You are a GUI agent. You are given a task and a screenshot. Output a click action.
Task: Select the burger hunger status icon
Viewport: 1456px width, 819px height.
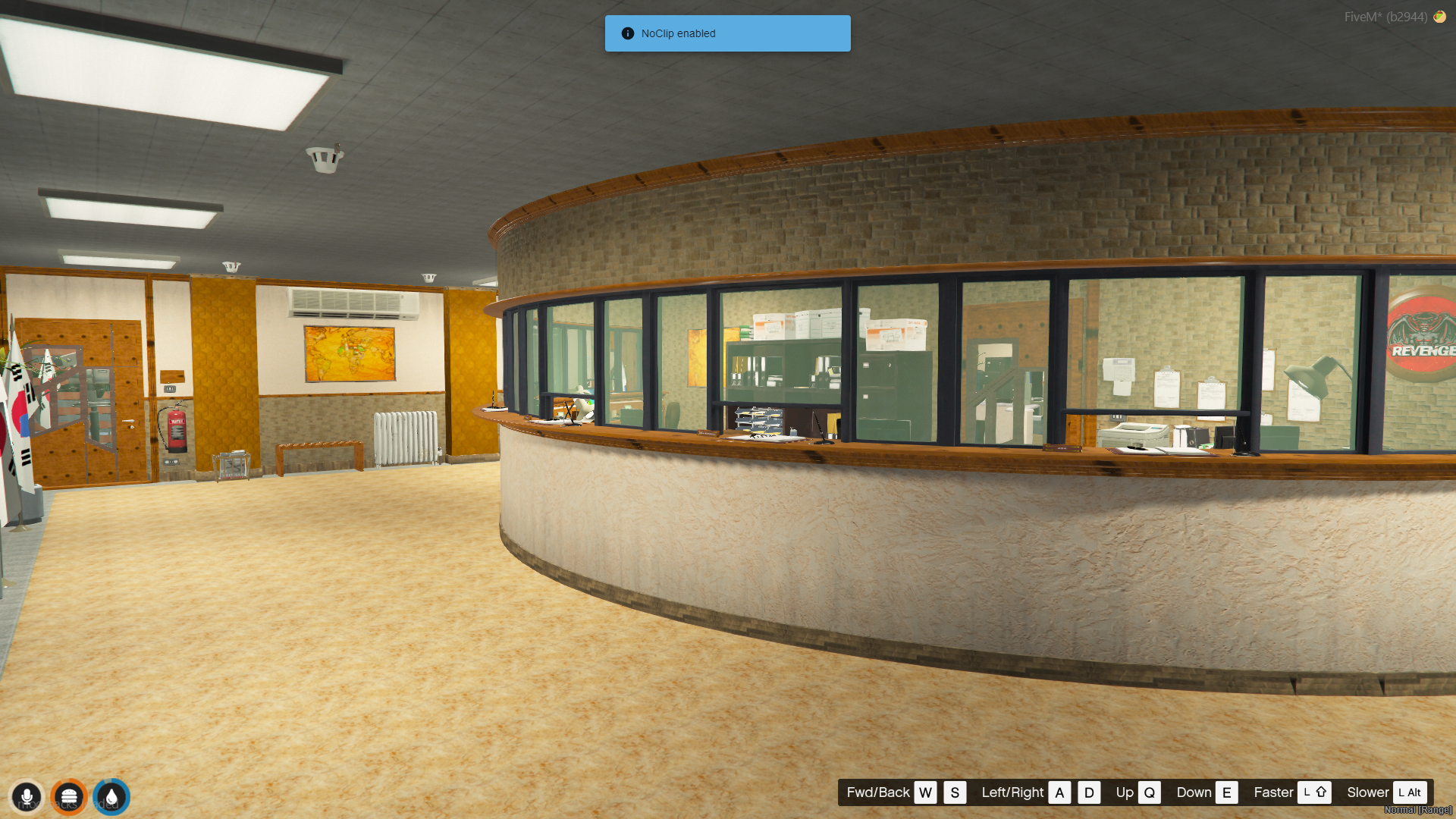pyautogui.click(x=69, y=797)
